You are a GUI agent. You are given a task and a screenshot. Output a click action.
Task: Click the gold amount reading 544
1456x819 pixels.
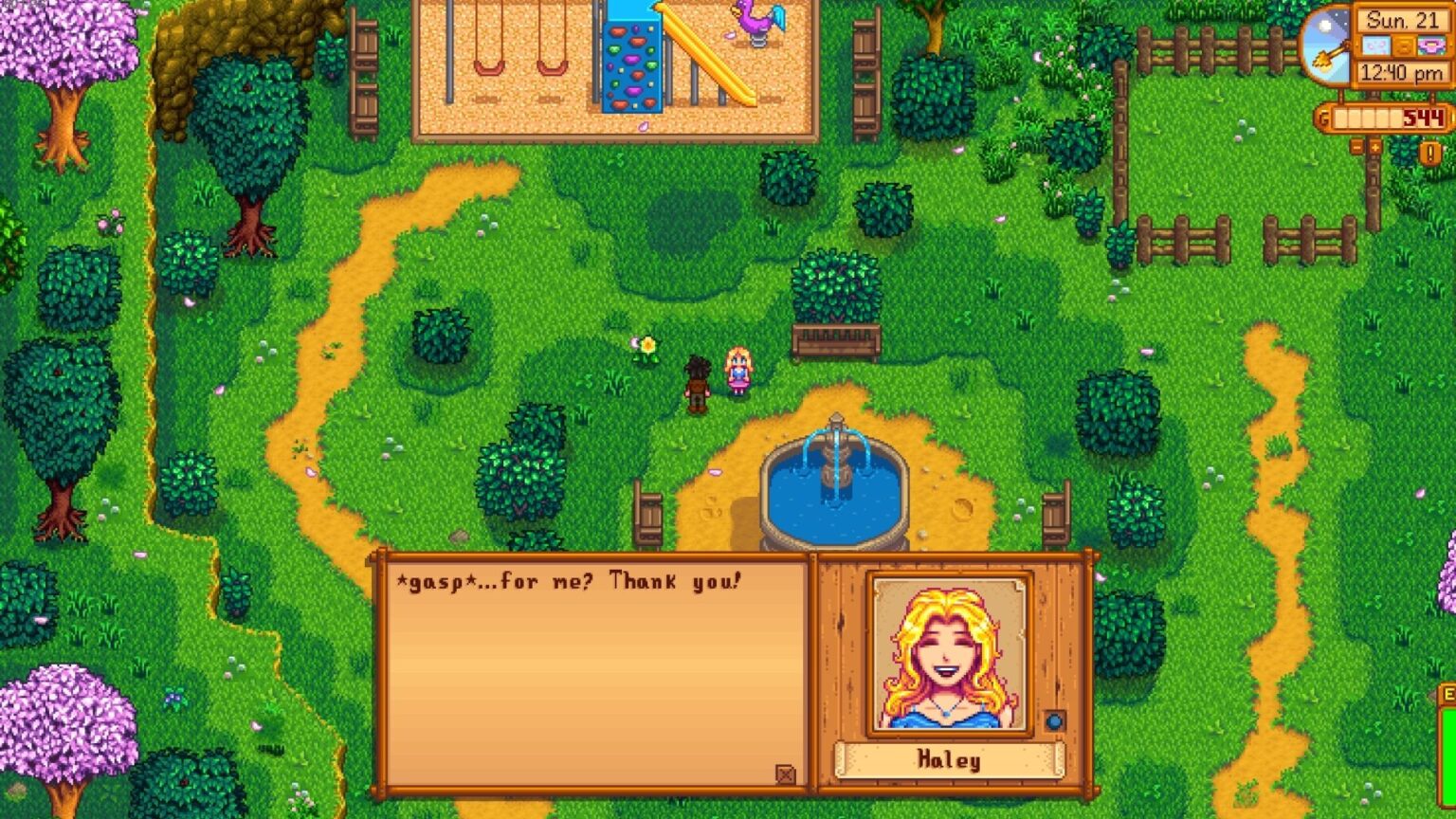click(1425, 116)
